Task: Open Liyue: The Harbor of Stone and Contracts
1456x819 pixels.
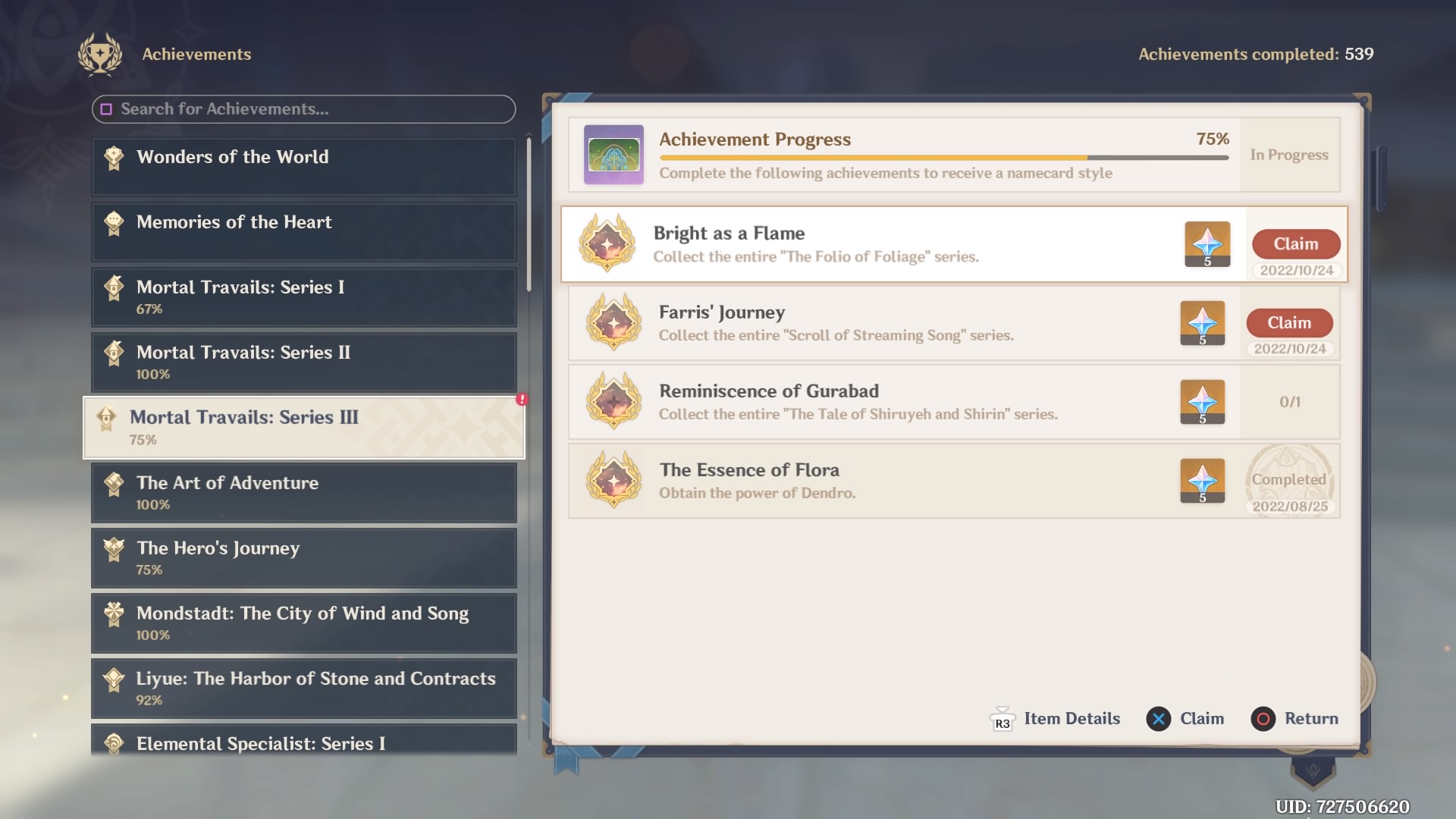Action: click(x=303, y=689)
